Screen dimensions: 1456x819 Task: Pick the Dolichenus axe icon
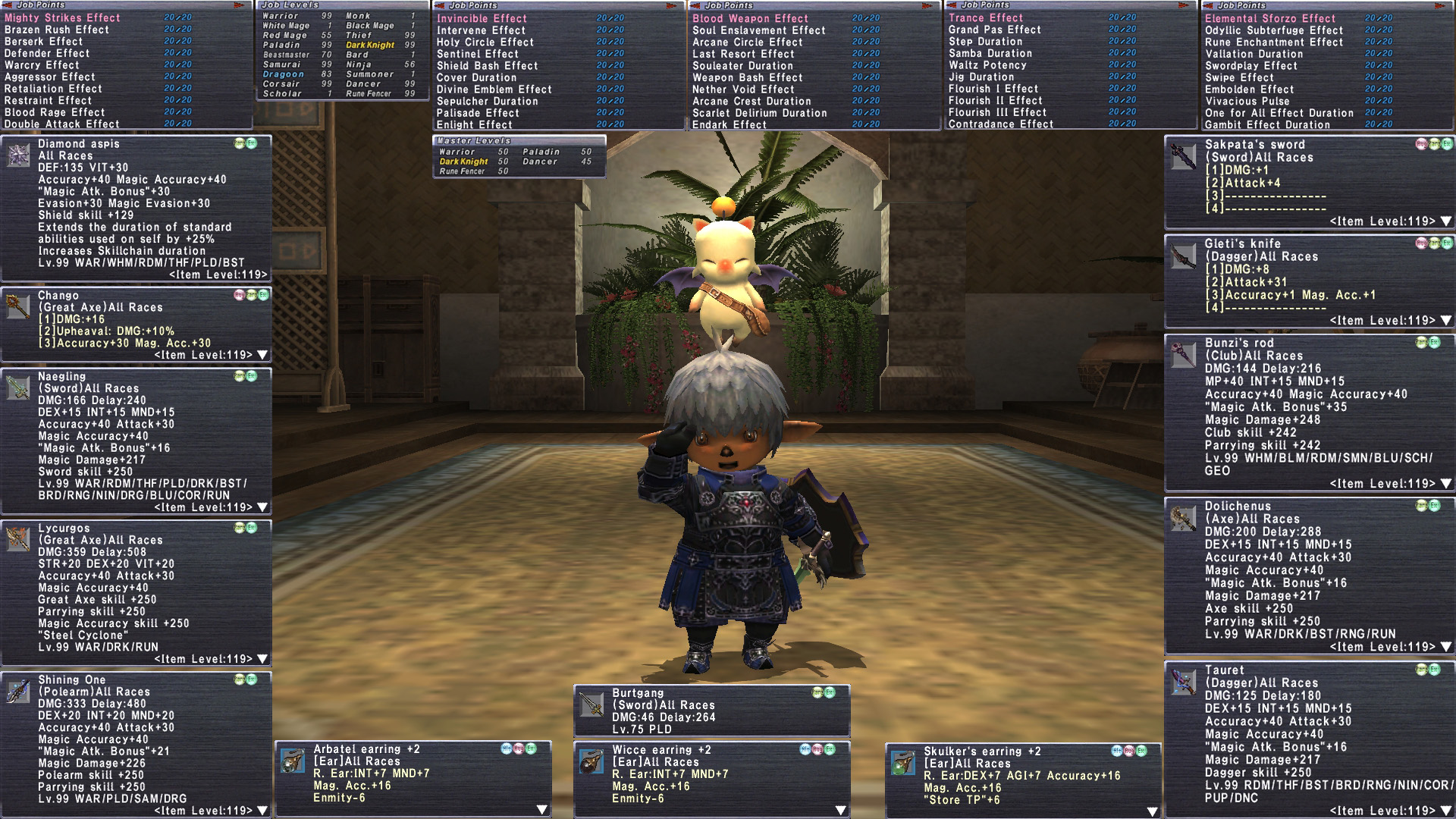pos(1183,518)
